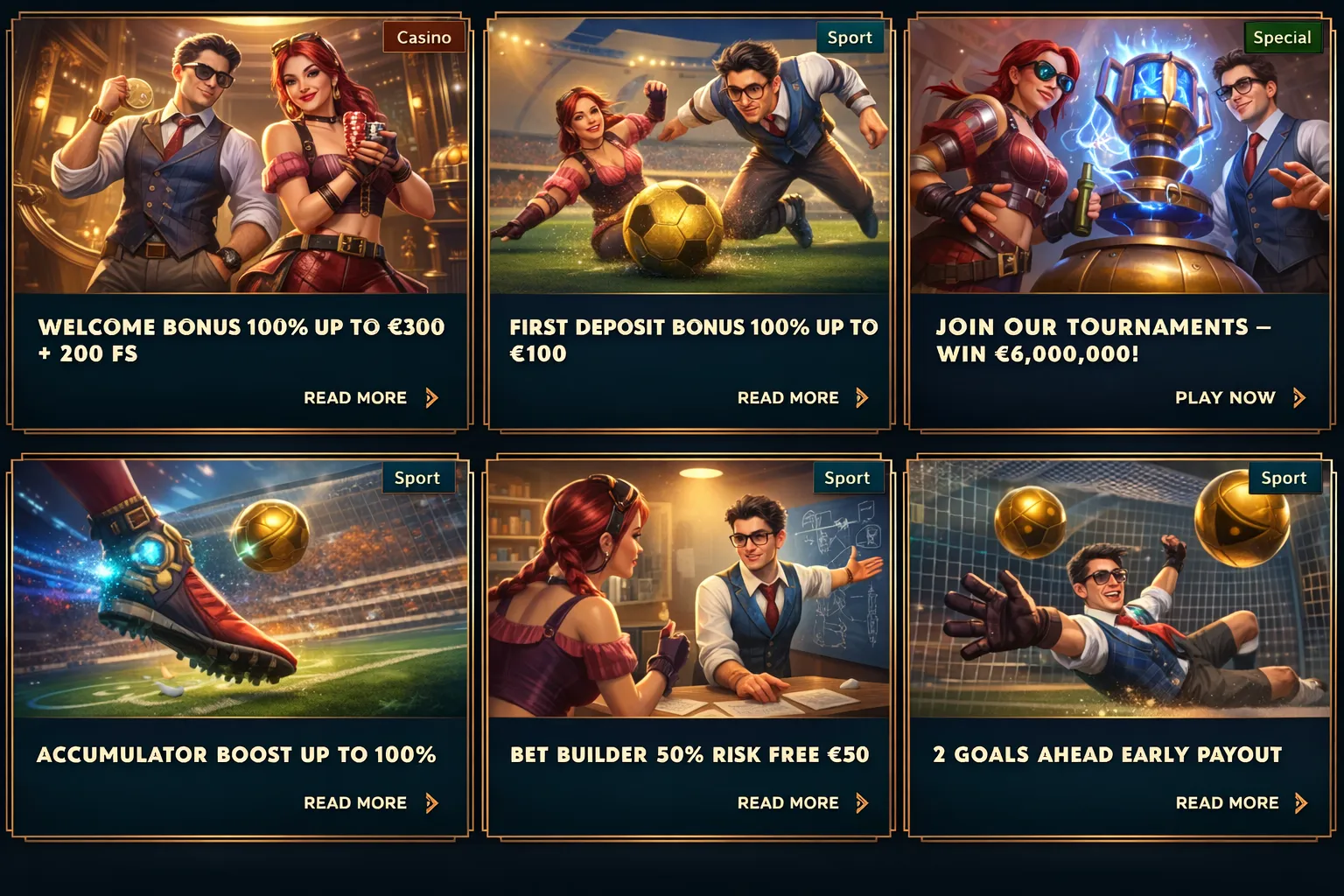
Task: Select the Casino badge on Welcome Bonus card
Action: click(423, 37)
